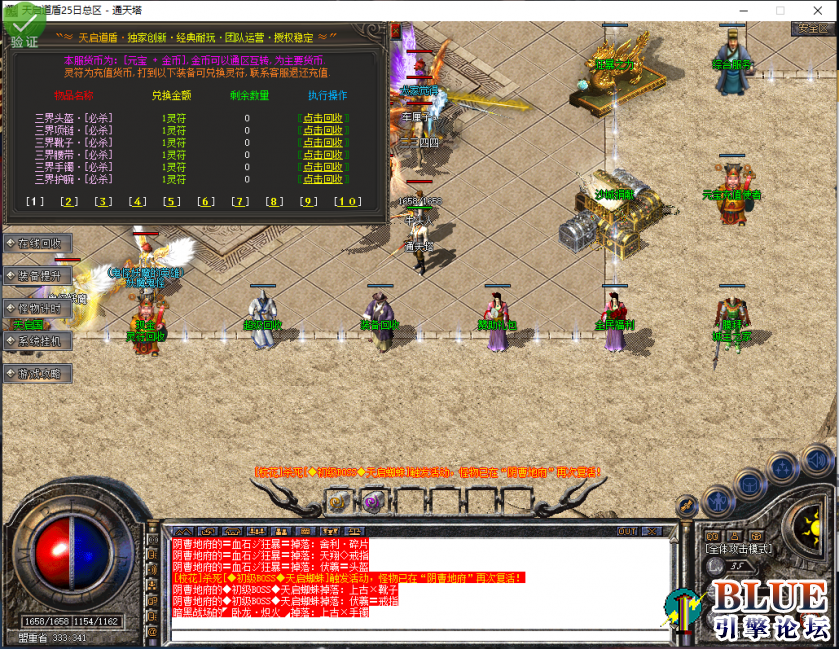Open the 装备提升 equipment upgrade menu

coord(38,275)
